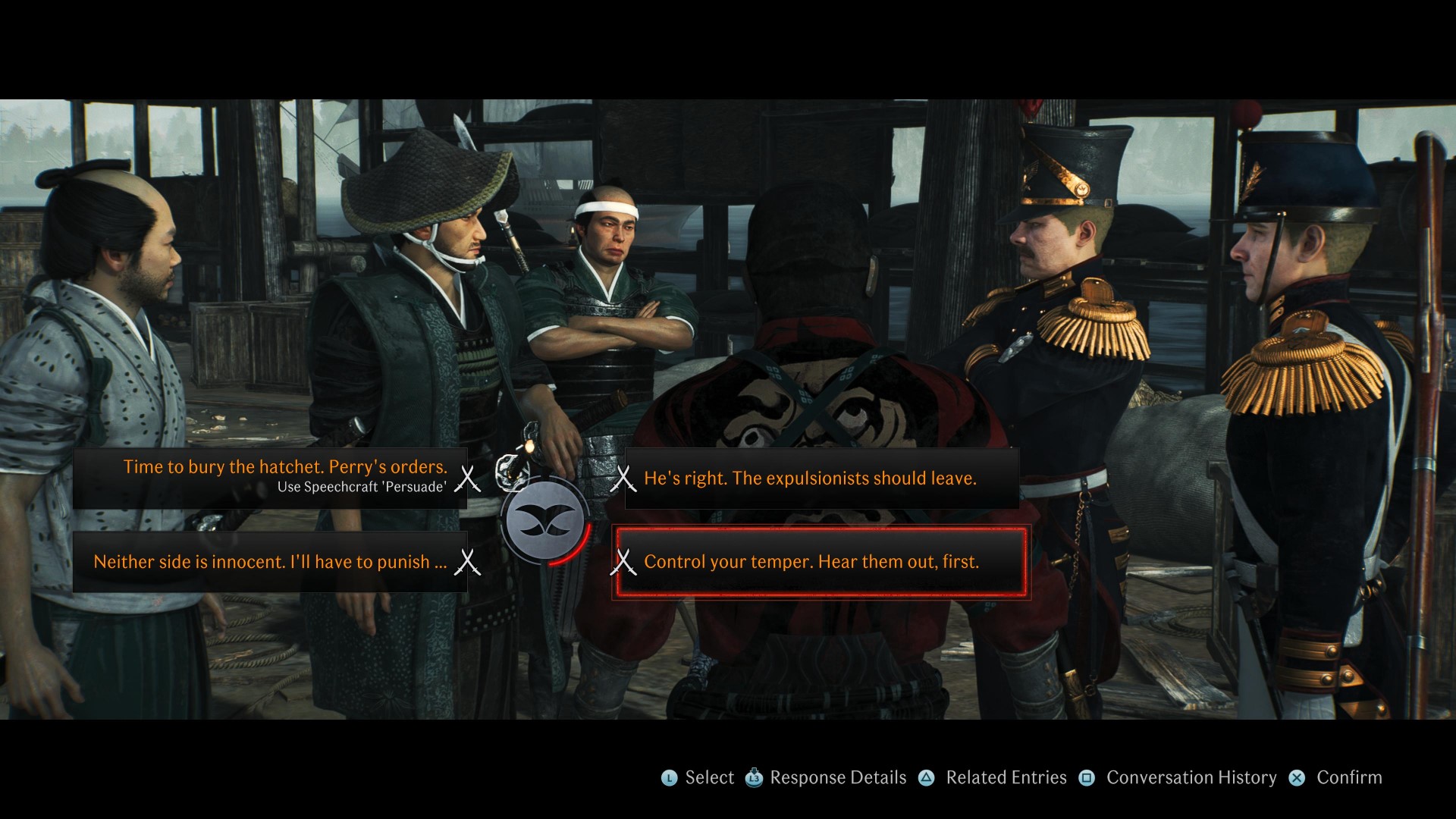The width and height of the screenshot is (1456, 819).
Task: Click the crossed swords icon beside Perry's orders option
Action: click(x=469, y=479)
